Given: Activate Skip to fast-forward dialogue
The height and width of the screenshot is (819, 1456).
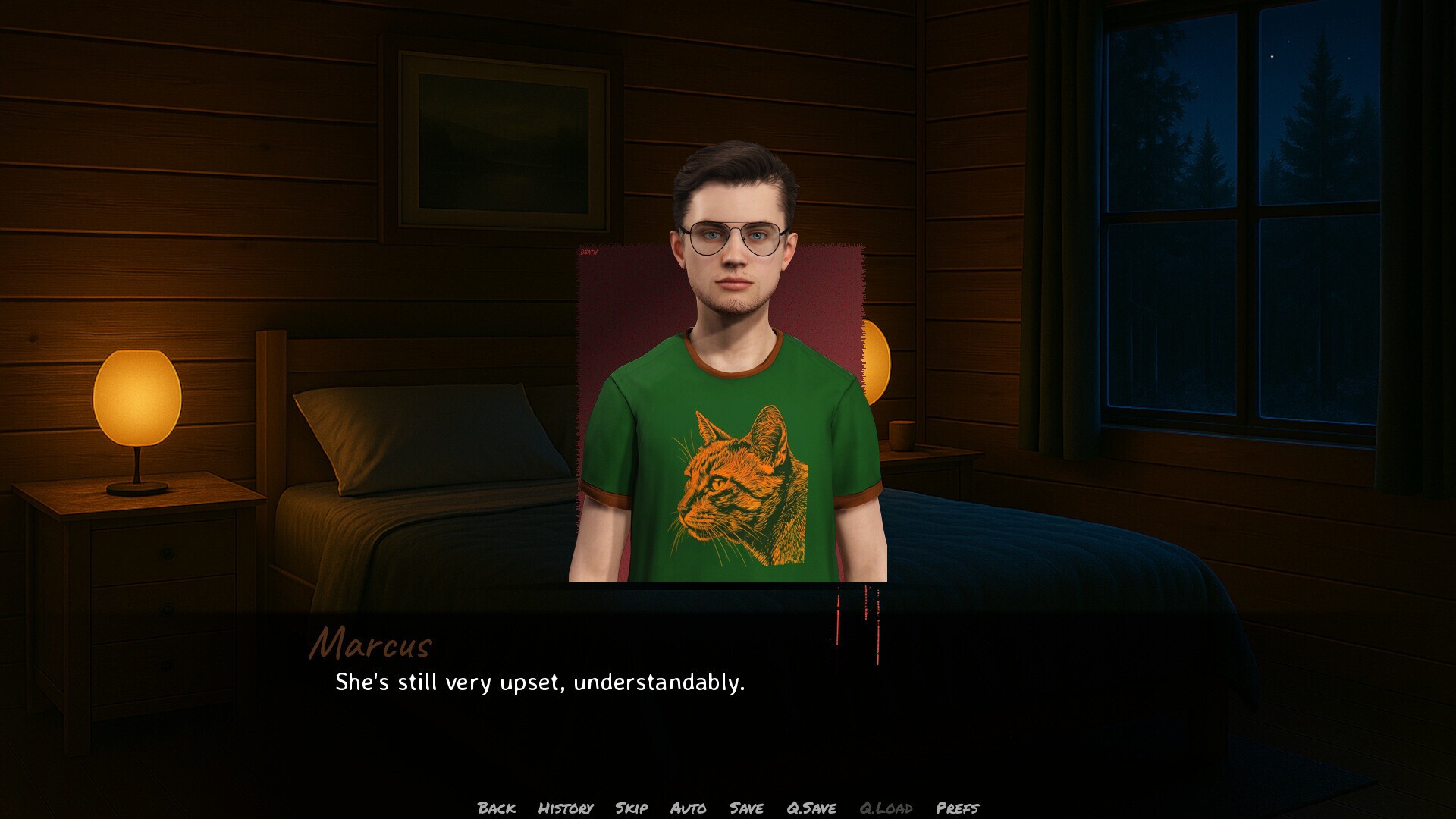Looking at the screenshot, I should (x=631, y=808).
